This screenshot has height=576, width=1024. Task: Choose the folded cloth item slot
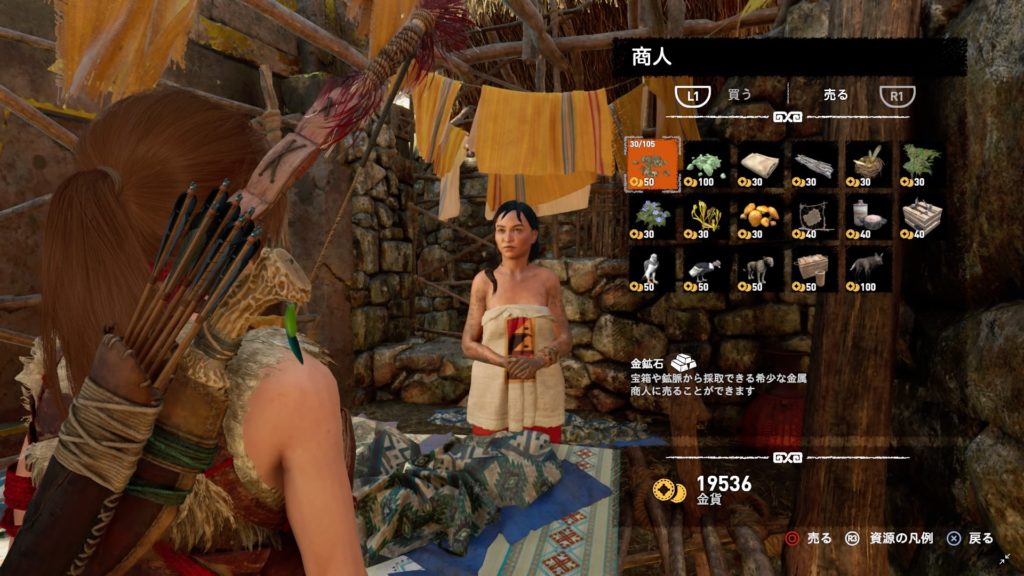tap(759, 165)
